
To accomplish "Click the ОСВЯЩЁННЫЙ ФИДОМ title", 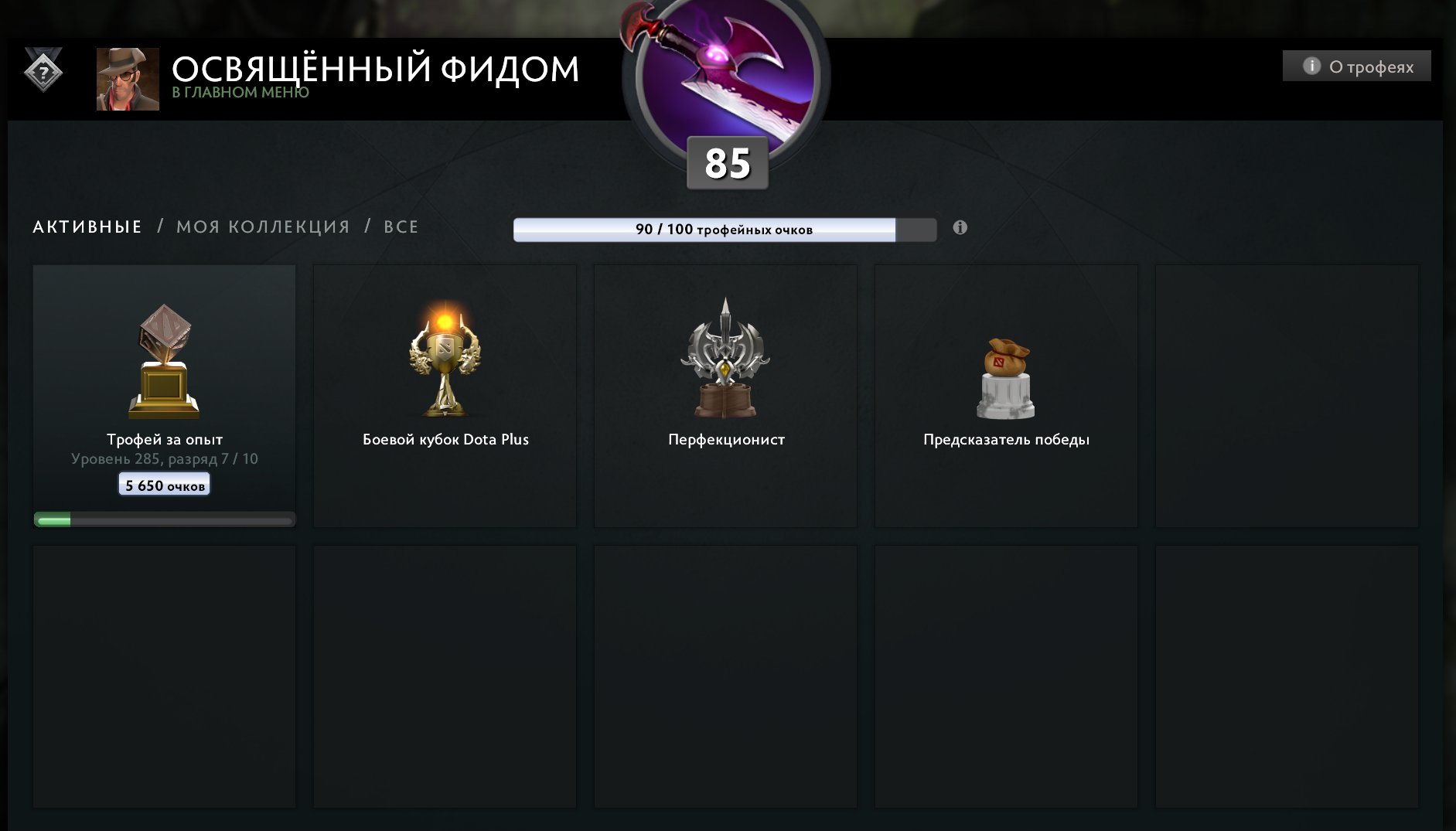I will point(375,68).
